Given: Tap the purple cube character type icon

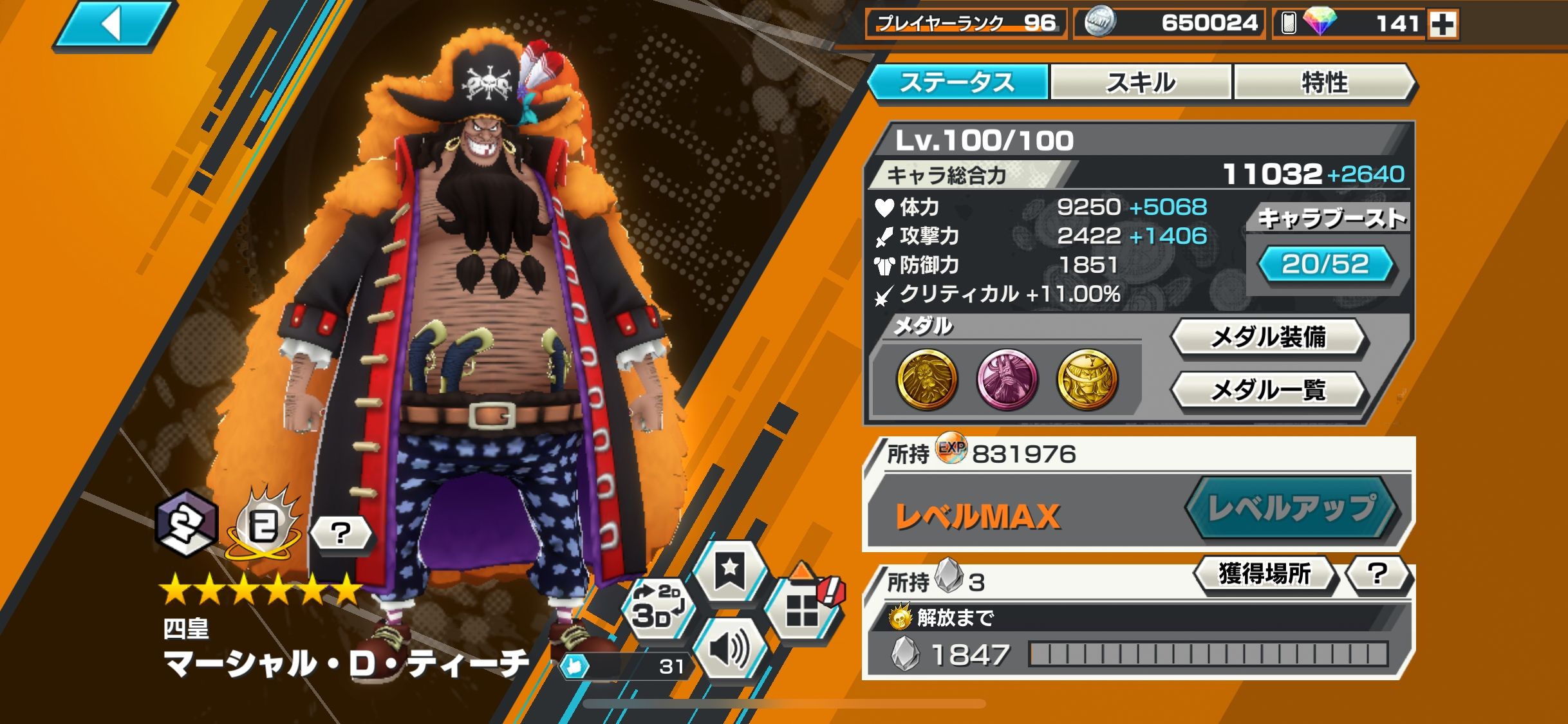Looking at the screenshot, I should 186,522.
